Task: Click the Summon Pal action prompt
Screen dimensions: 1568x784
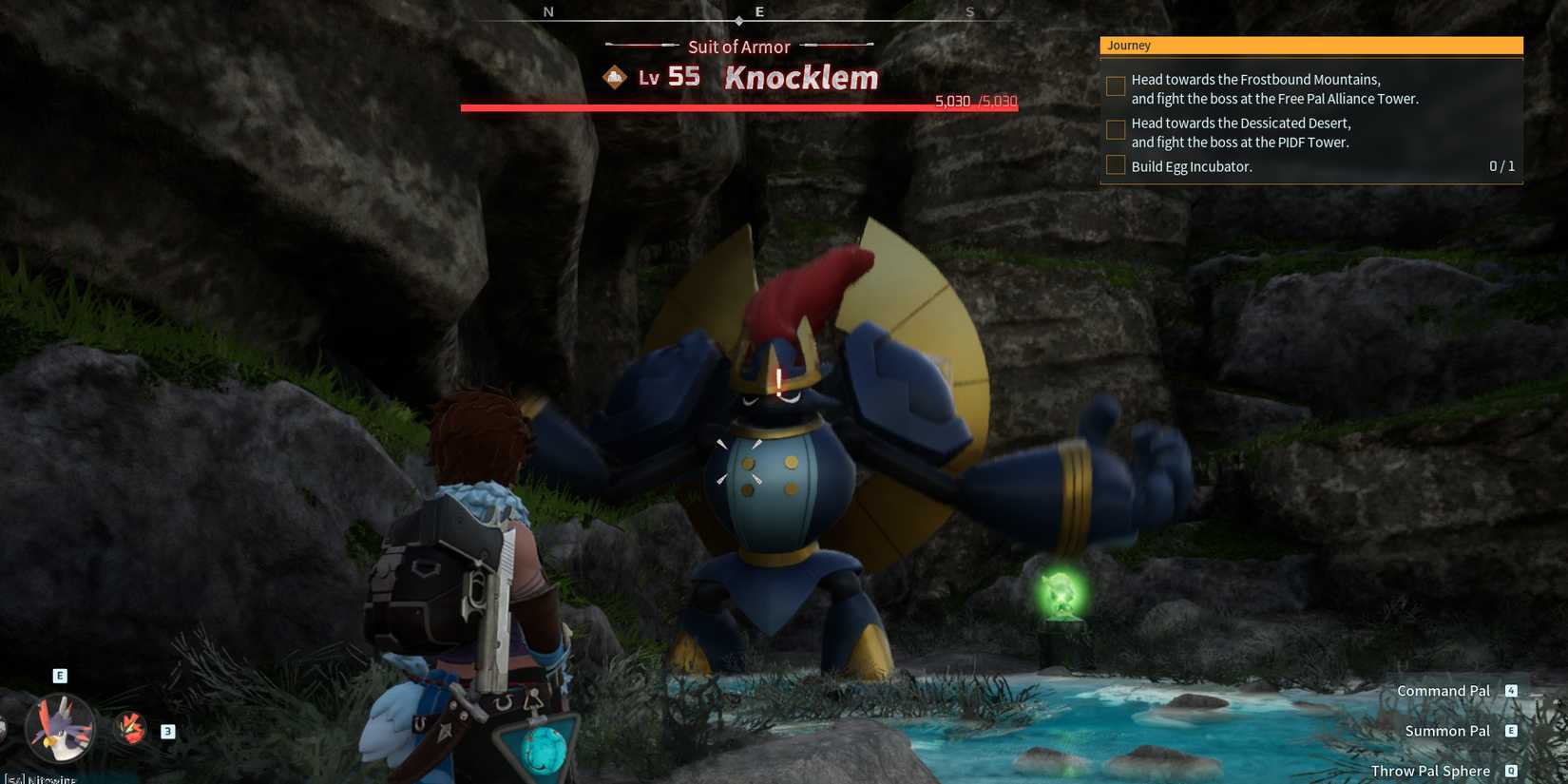Action: click(x=1447, y=731)
